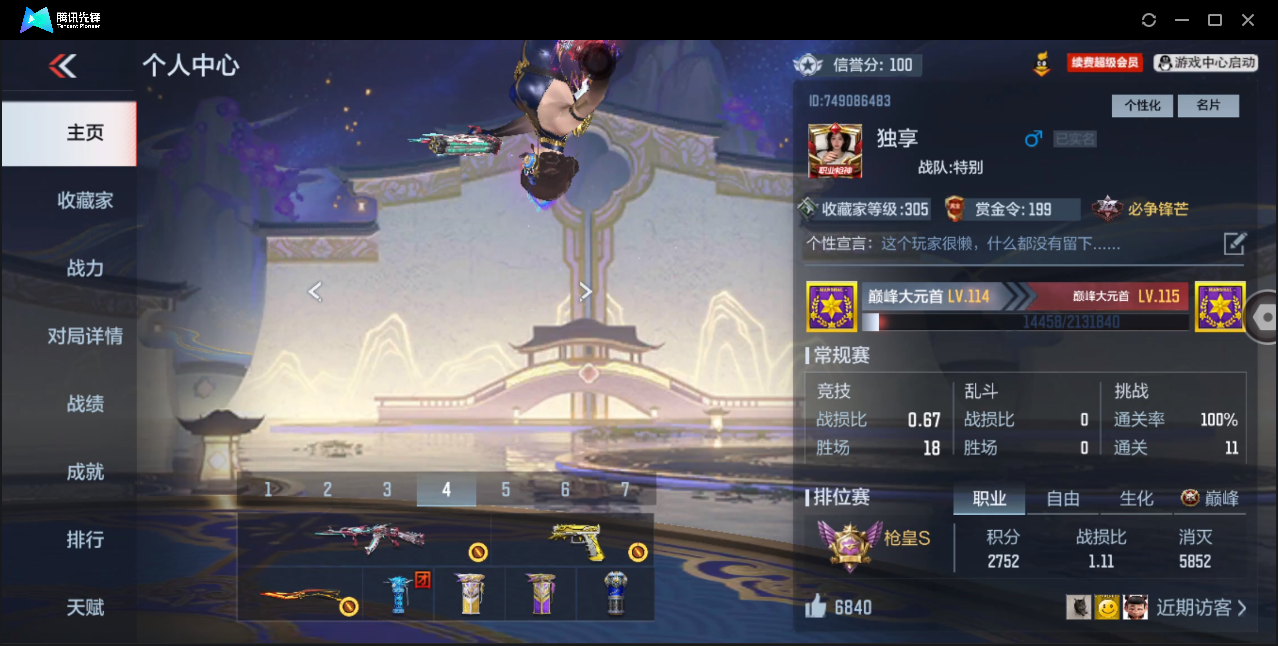Open the 个性化 personalization button
1278x646 pixels.
point(1142,106)
